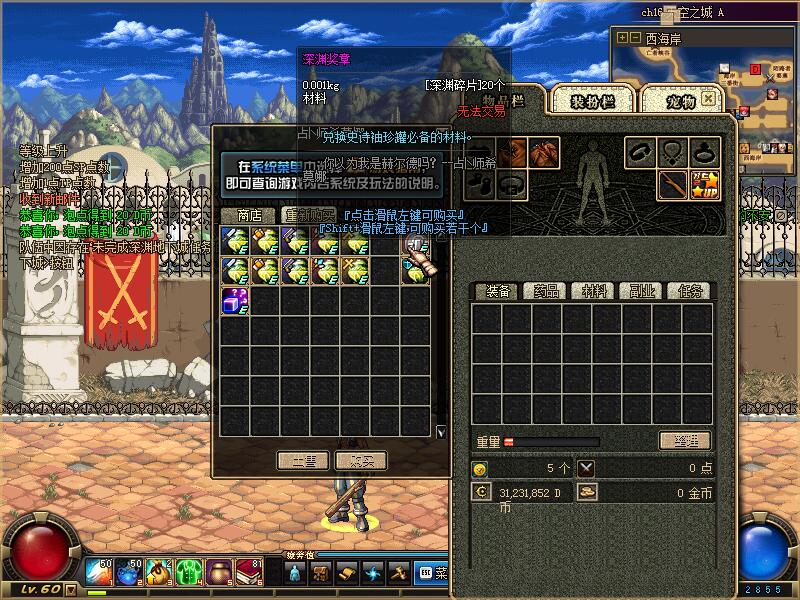Switch to the 药品 consumables tab
The image size is (800, 600).
pos(546,291)
